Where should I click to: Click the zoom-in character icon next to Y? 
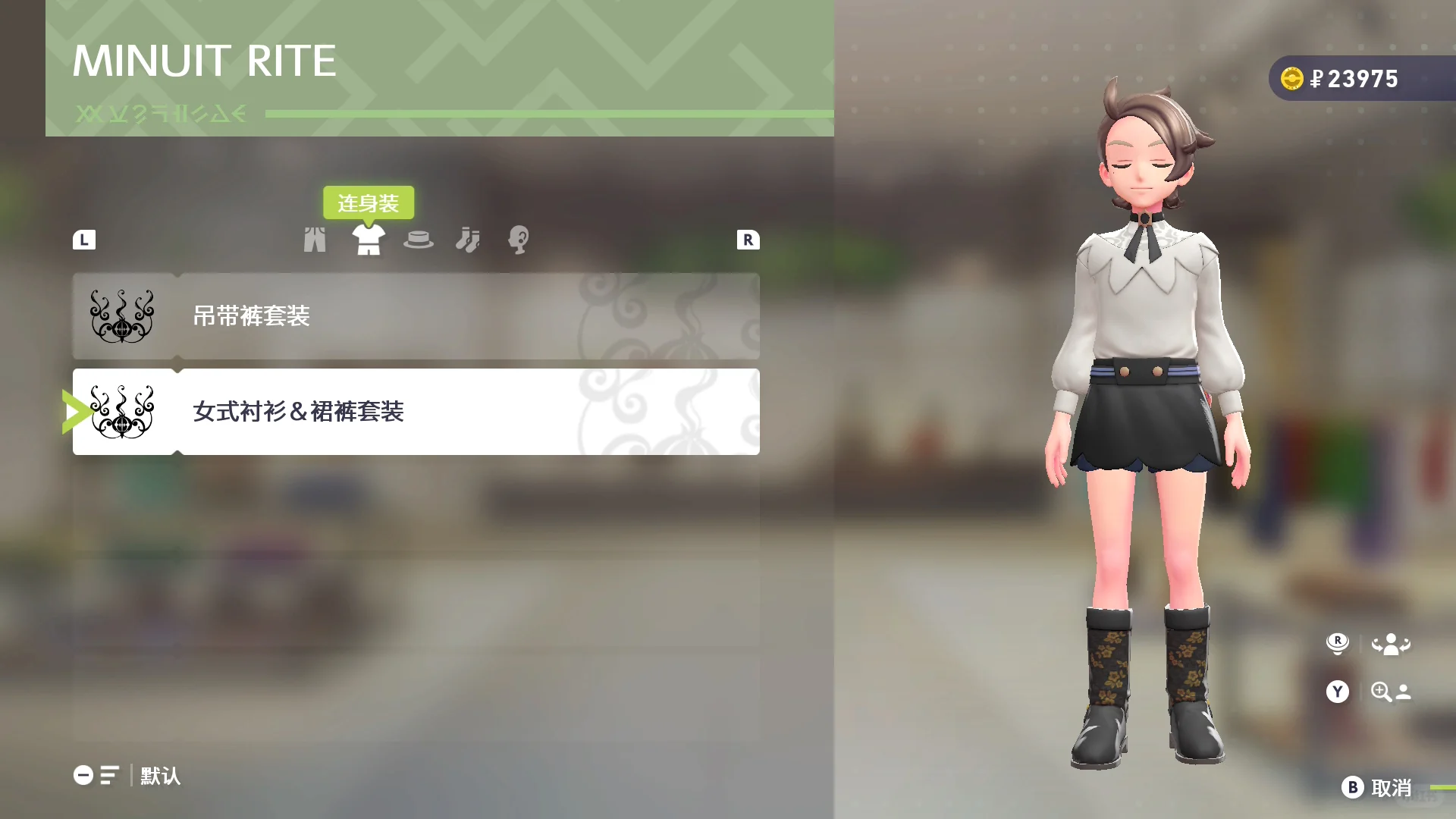pyautogui.click(x=1392, y=692)
